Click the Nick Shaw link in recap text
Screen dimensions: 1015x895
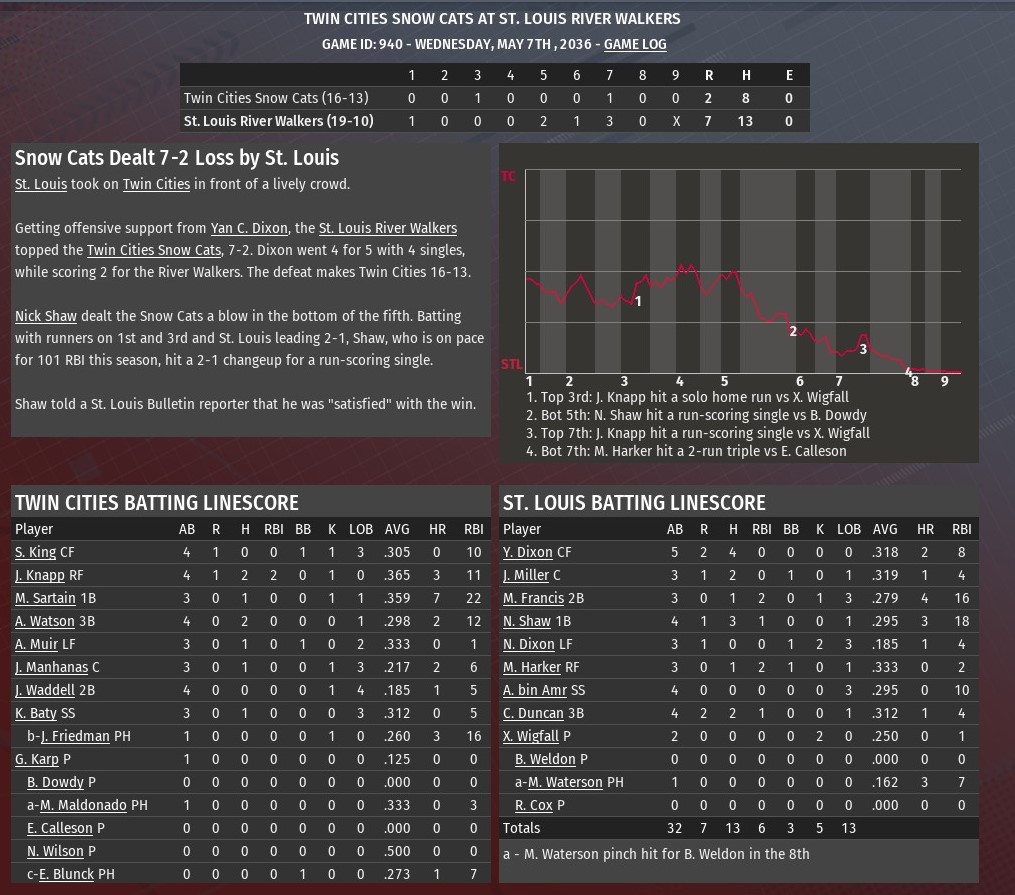(46, 316)
